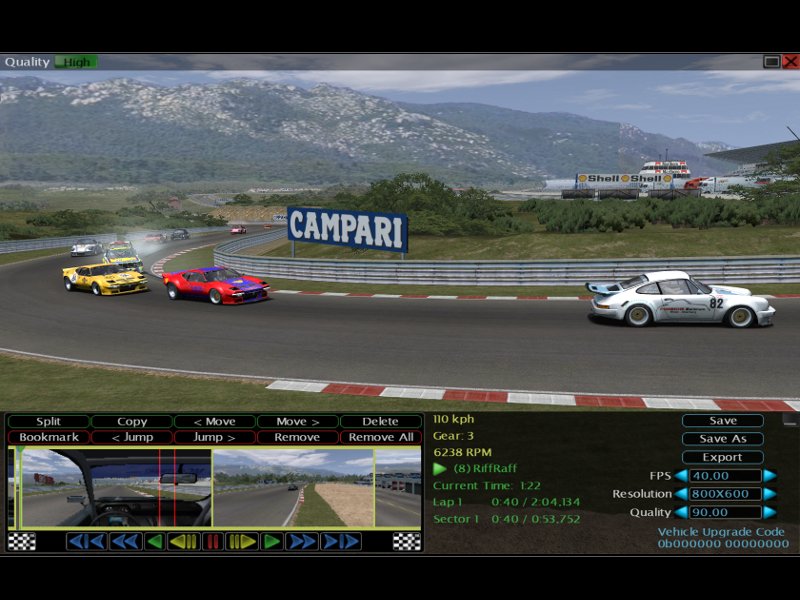Pause the replay playback

[x=213, y=541]
